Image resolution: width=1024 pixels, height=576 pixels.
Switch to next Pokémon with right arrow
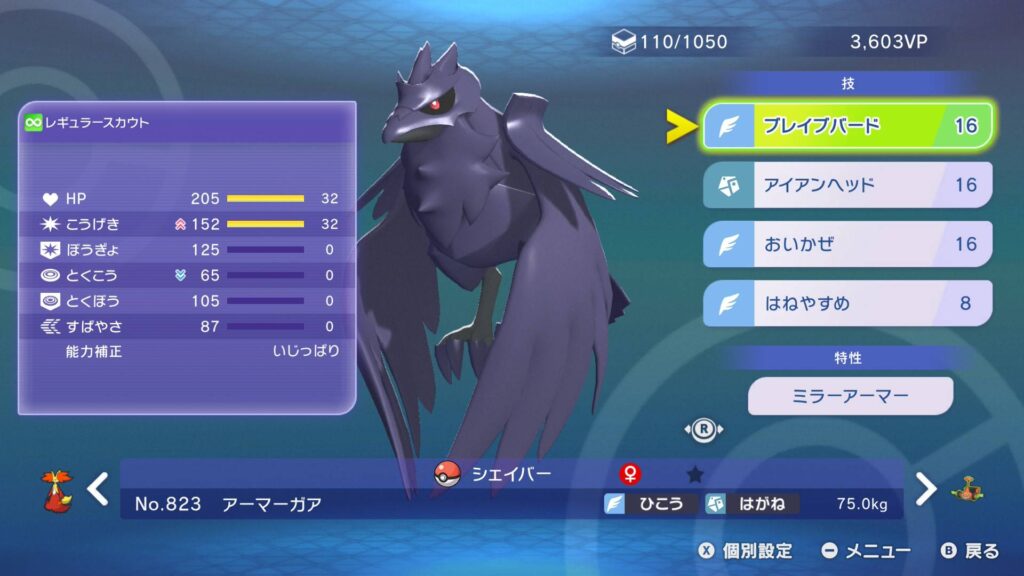pos(927,489)
